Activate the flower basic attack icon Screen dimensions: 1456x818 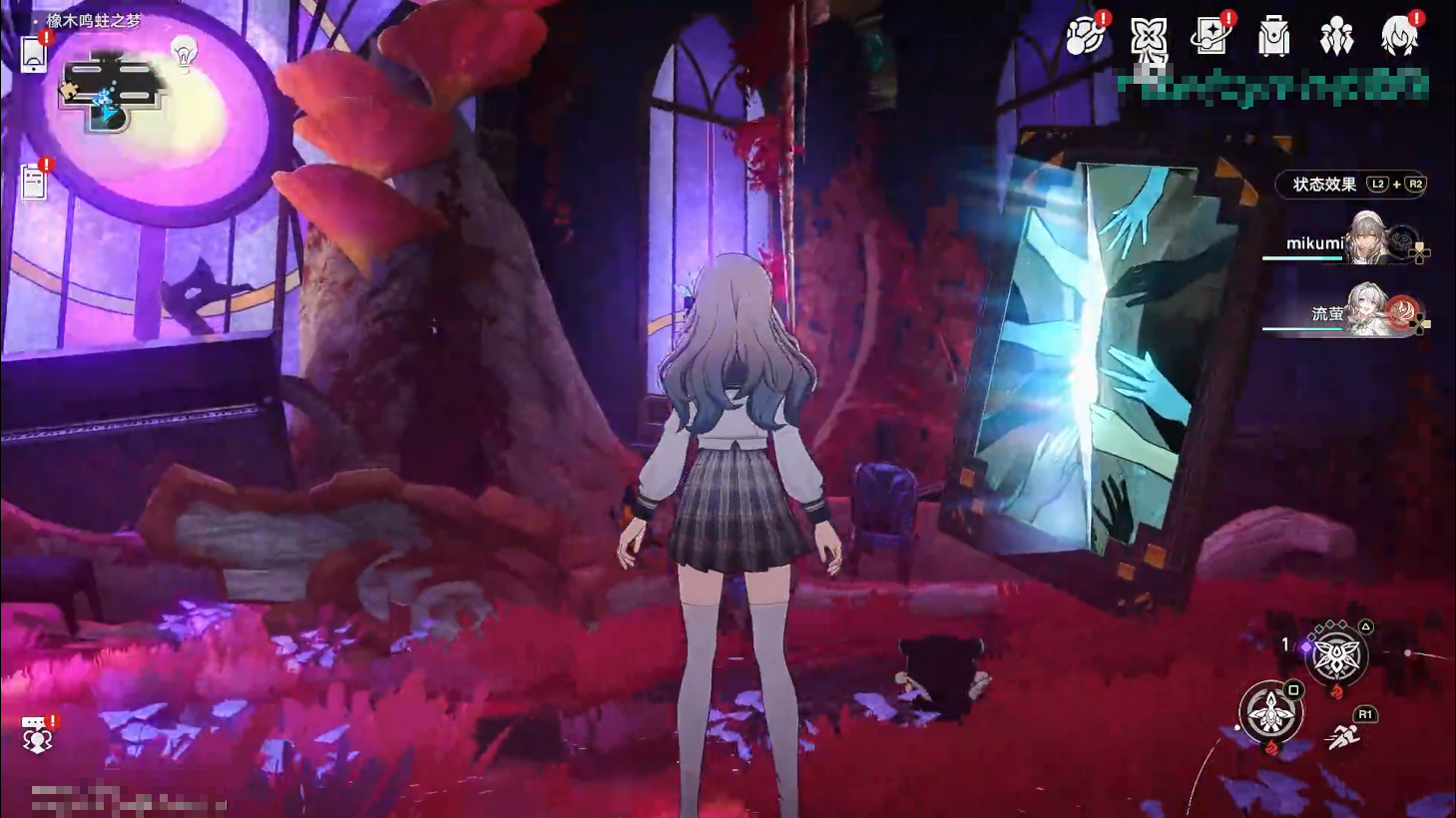[1270, 712]
